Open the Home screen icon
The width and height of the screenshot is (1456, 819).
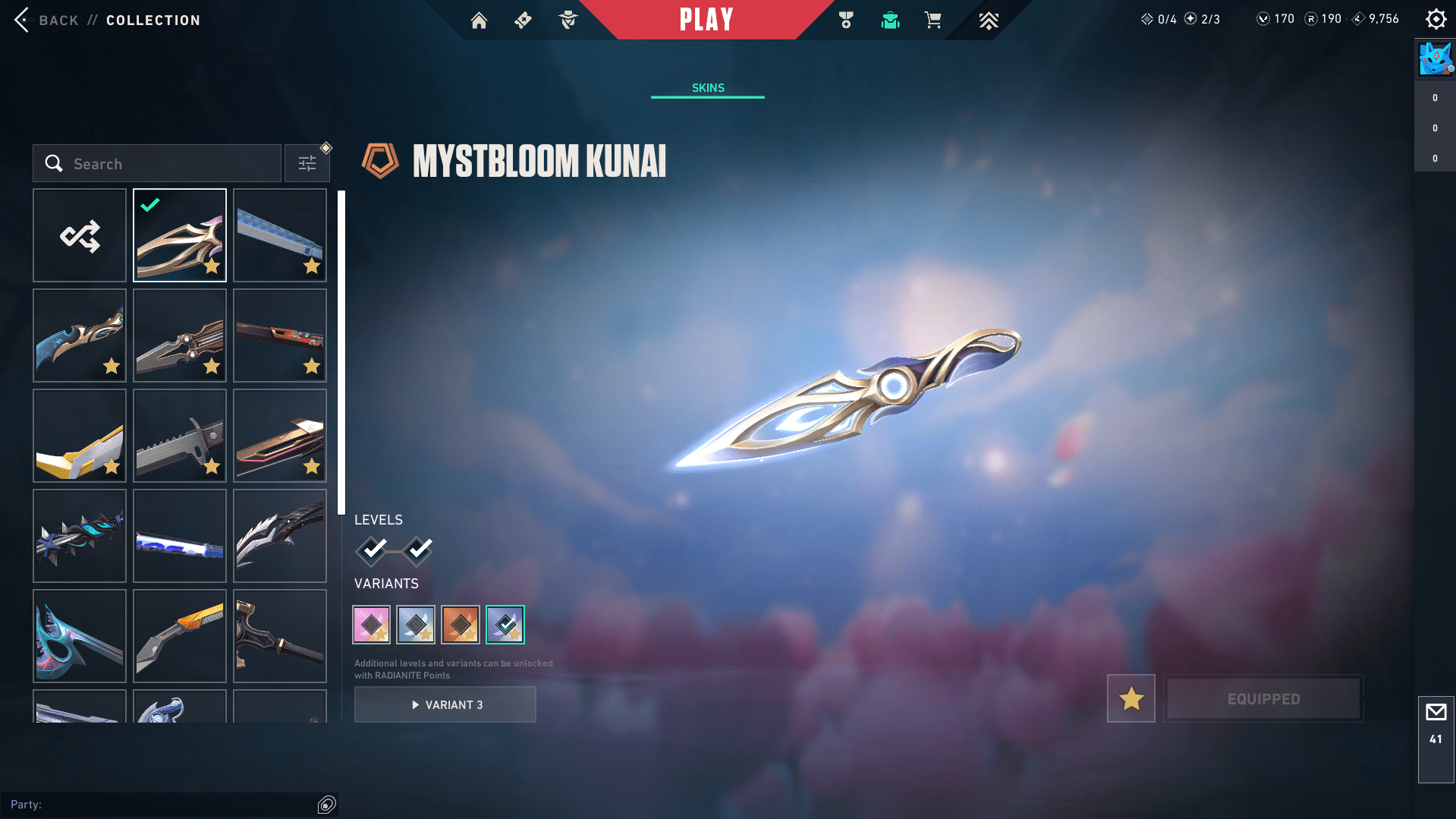tap(480, 20)
